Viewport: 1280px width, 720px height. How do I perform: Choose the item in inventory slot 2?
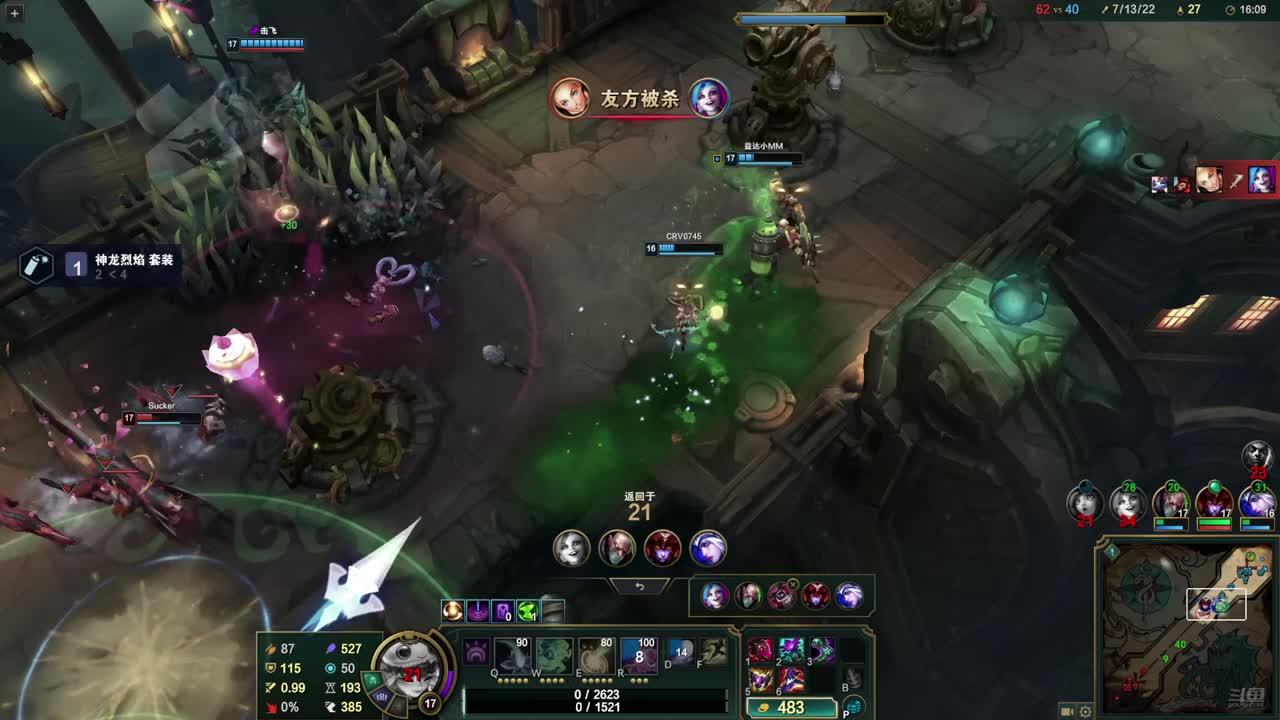(792, 650)
